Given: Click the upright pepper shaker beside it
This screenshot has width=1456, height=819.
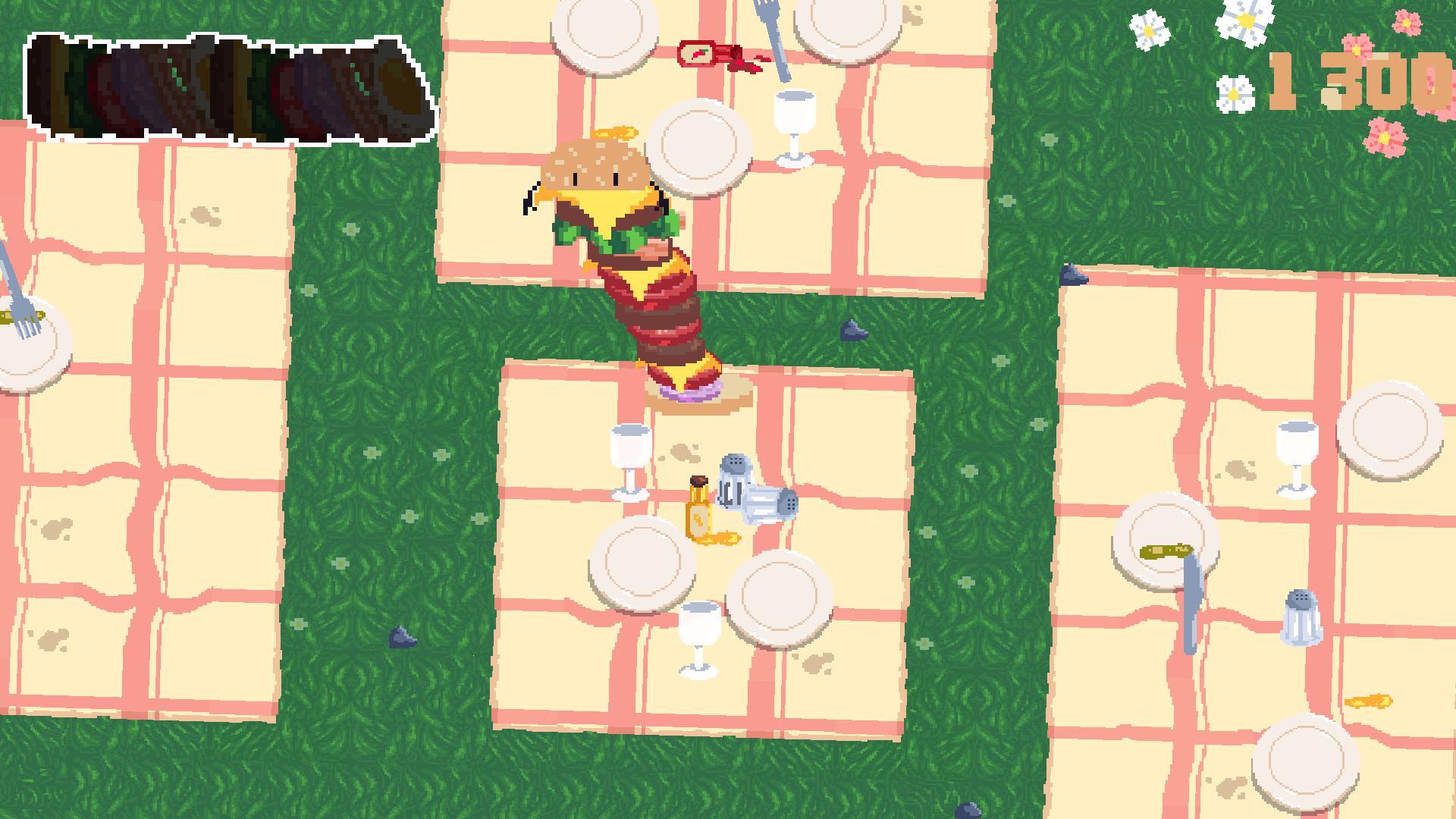Looking at the screenshot, I should [x=733, y=479].
